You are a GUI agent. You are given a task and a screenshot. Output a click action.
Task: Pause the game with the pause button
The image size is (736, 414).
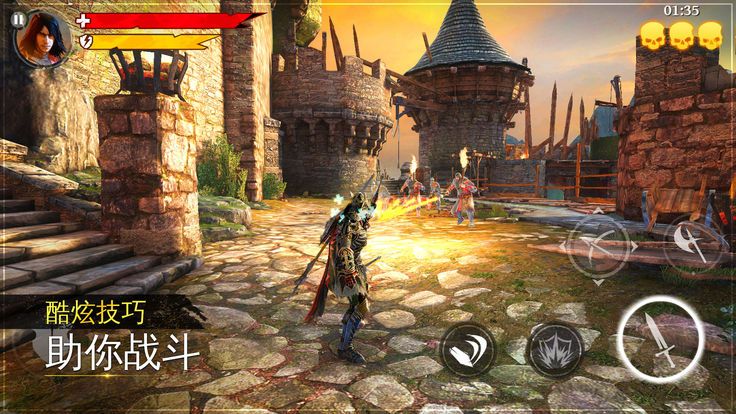(17, 18)
